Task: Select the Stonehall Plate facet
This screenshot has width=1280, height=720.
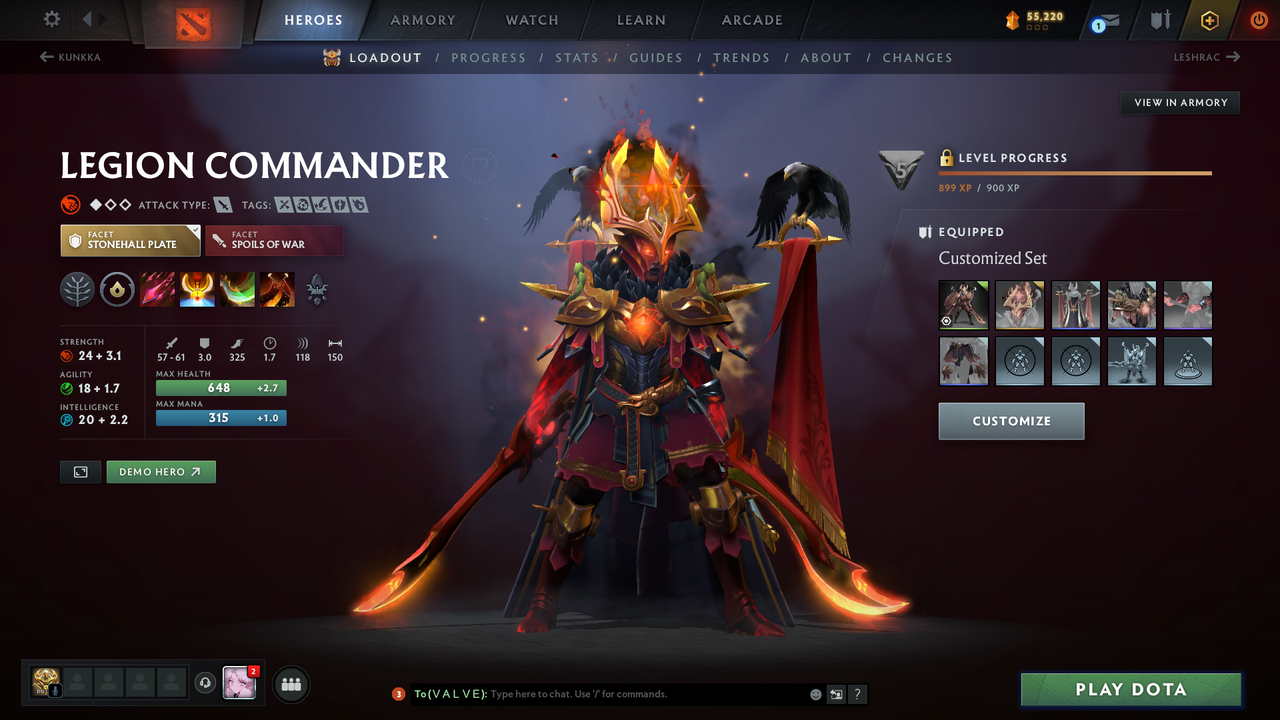Action: 130,240
